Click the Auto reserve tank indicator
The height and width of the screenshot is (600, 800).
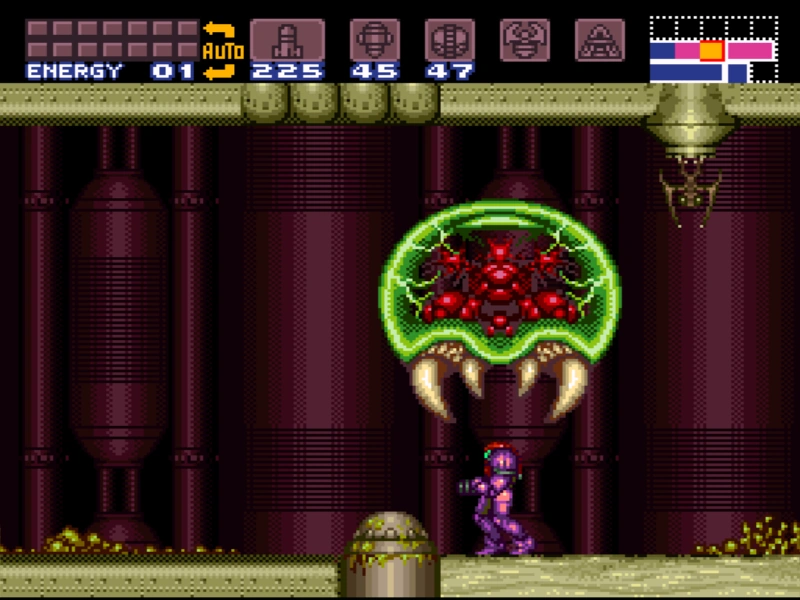point(223,49)
